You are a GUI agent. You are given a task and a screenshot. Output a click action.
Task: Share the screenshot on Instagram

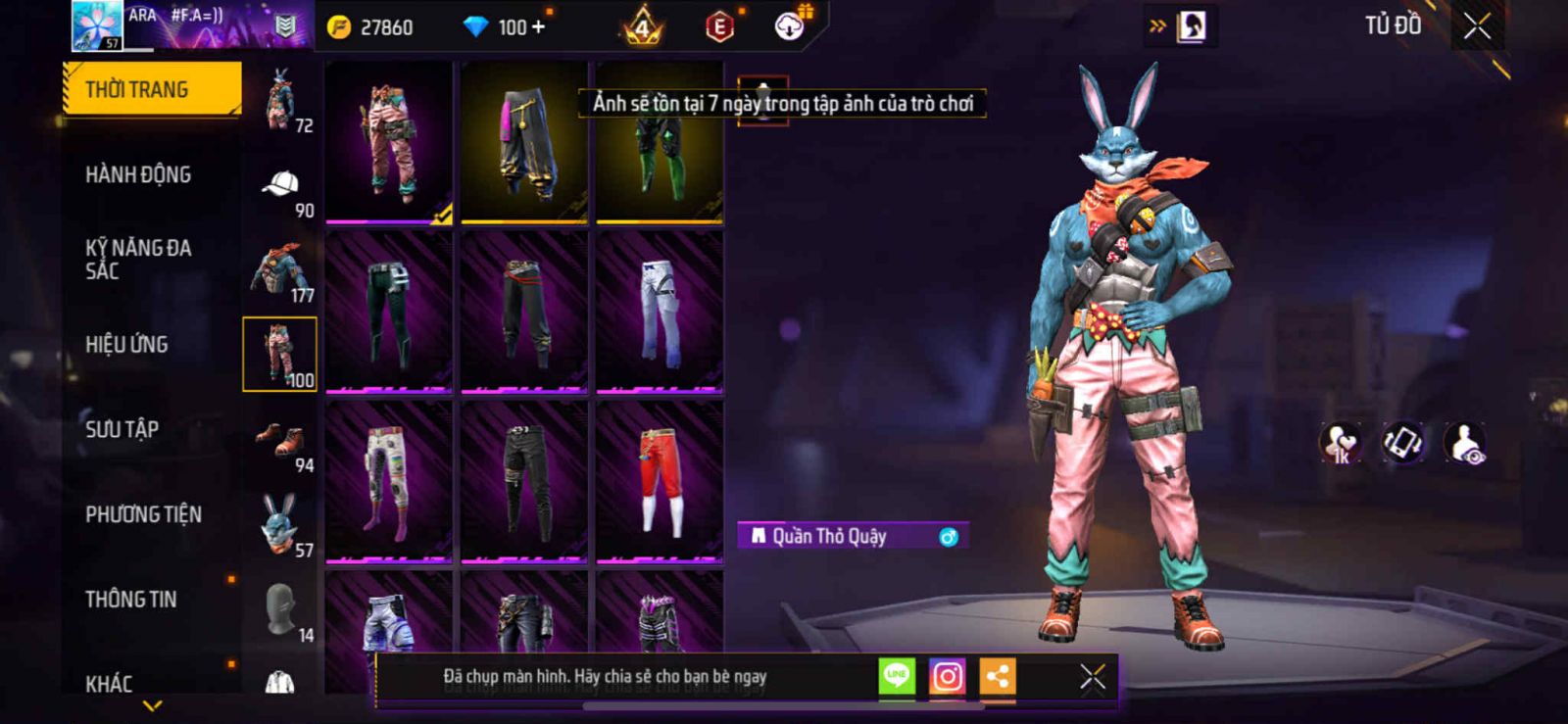click(947, 676)
